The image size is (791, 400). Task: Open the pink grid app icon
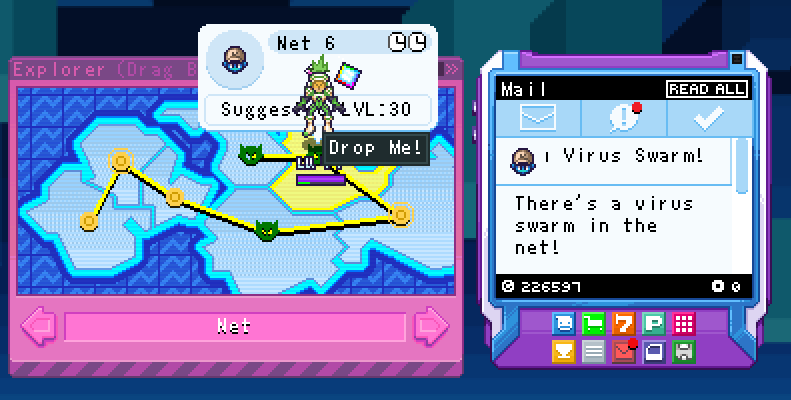[x=684, y=323]
